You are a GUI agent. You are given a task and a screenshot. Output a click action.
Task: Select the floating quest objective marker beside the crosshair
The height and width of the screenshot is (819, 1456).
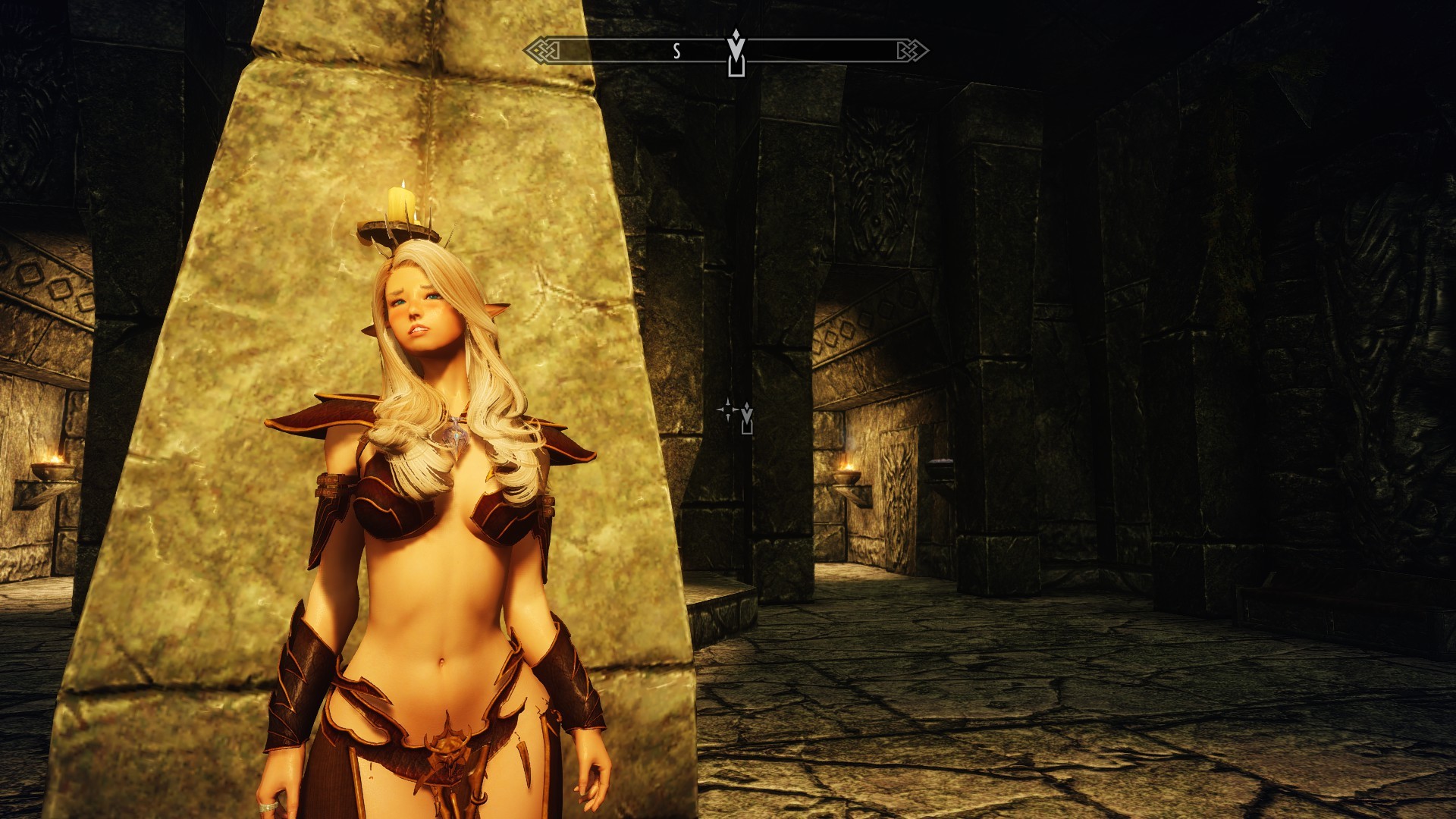click(747, 419)
